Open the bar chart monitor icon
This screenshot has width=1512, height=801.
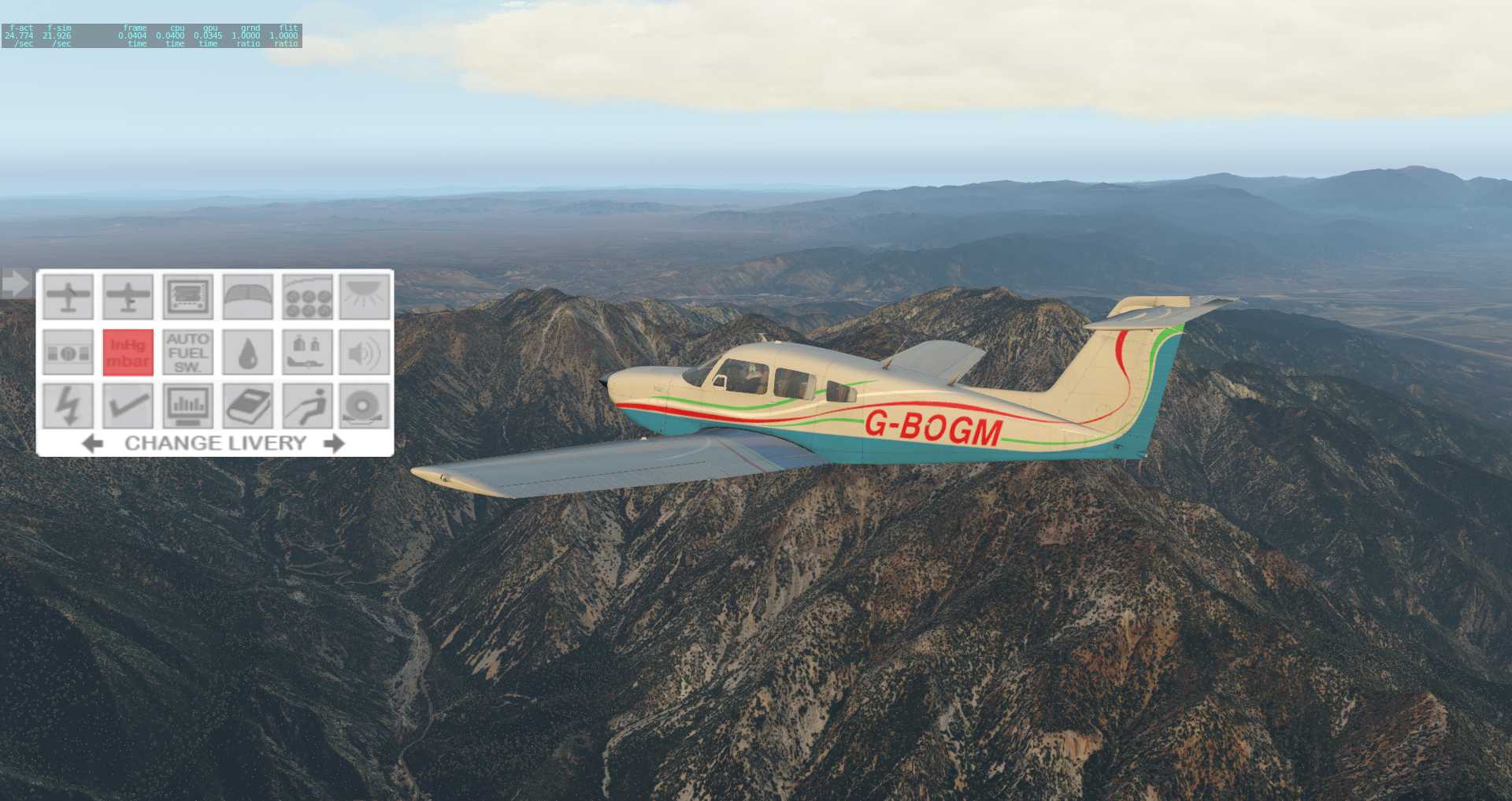pyautogui.click(x=187, y=406)
